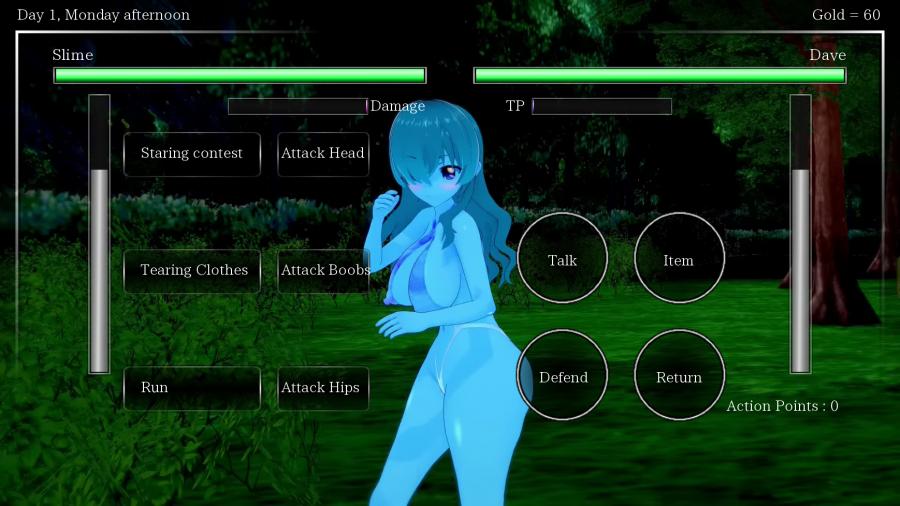The image size is (900, 506).
Task: Choose the Attack Boobs option
Action: [322, 271]
